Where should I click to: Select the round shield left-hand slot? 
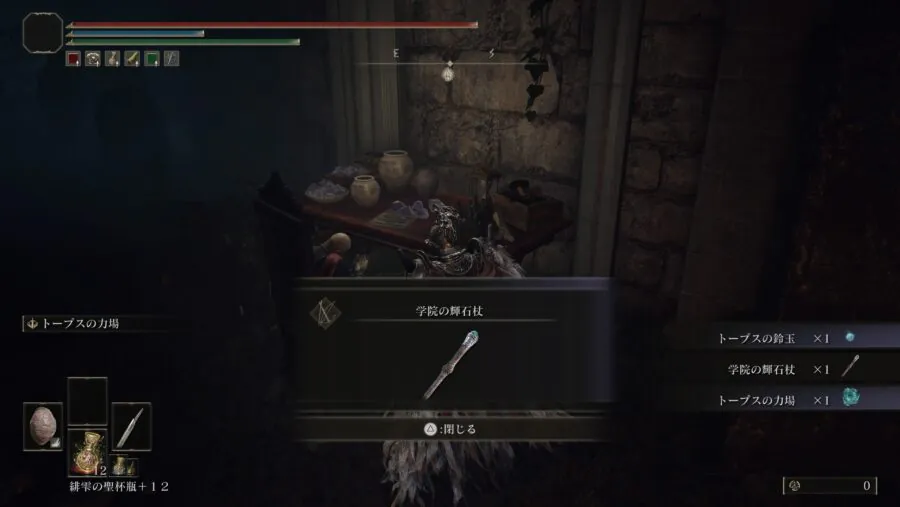[43, 426]
